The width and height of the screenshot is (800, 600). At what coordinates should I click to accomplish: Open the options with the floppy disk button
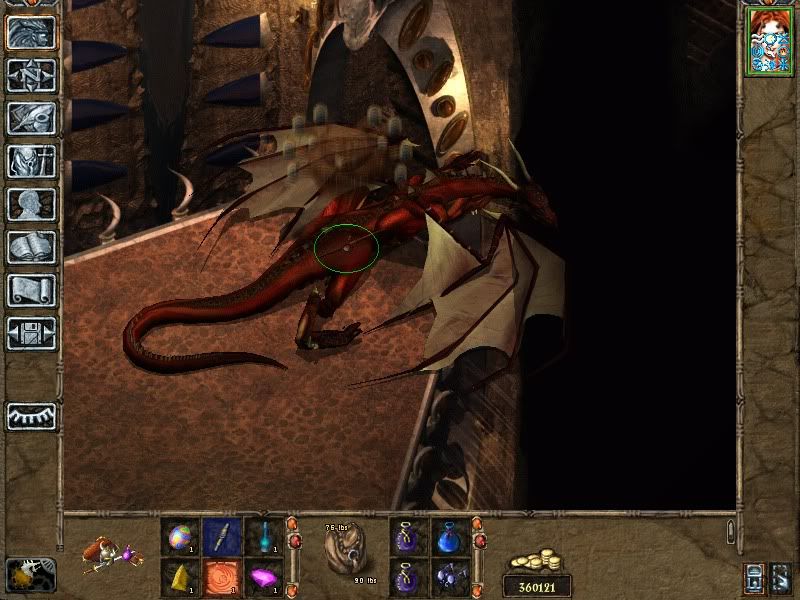[31, 333]
